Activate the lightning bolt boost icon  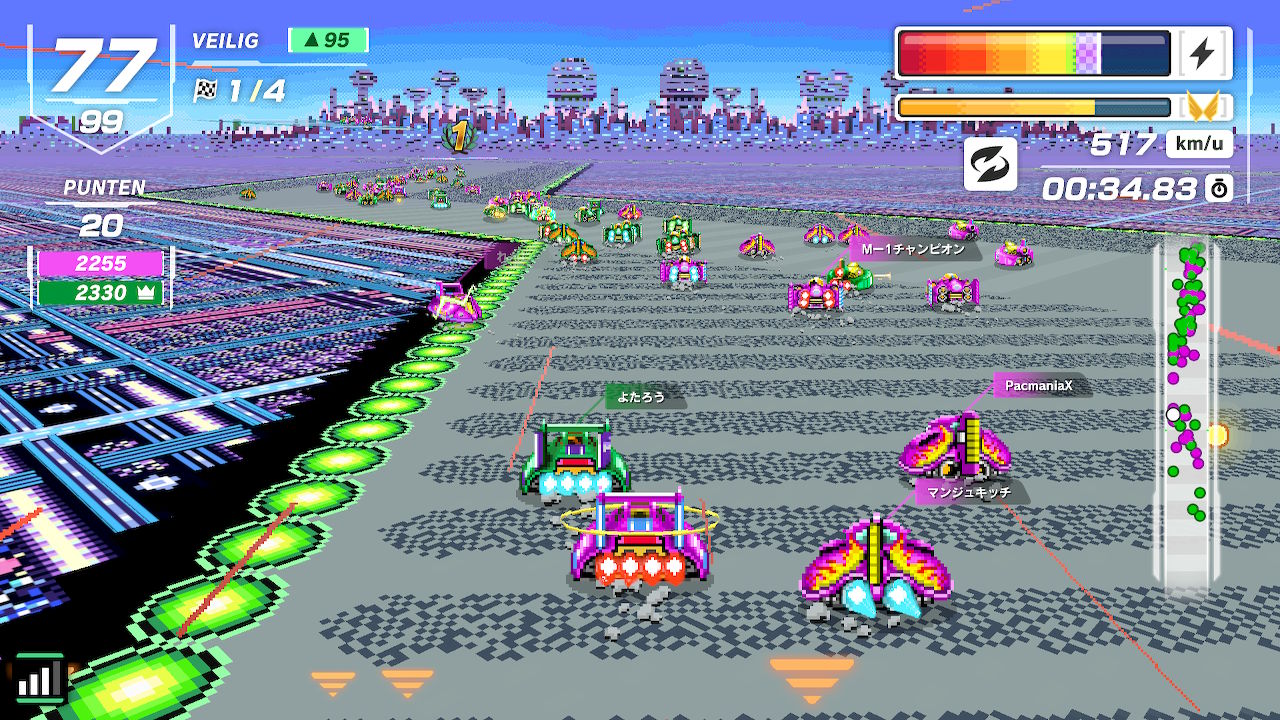(x=1202, y=54)
